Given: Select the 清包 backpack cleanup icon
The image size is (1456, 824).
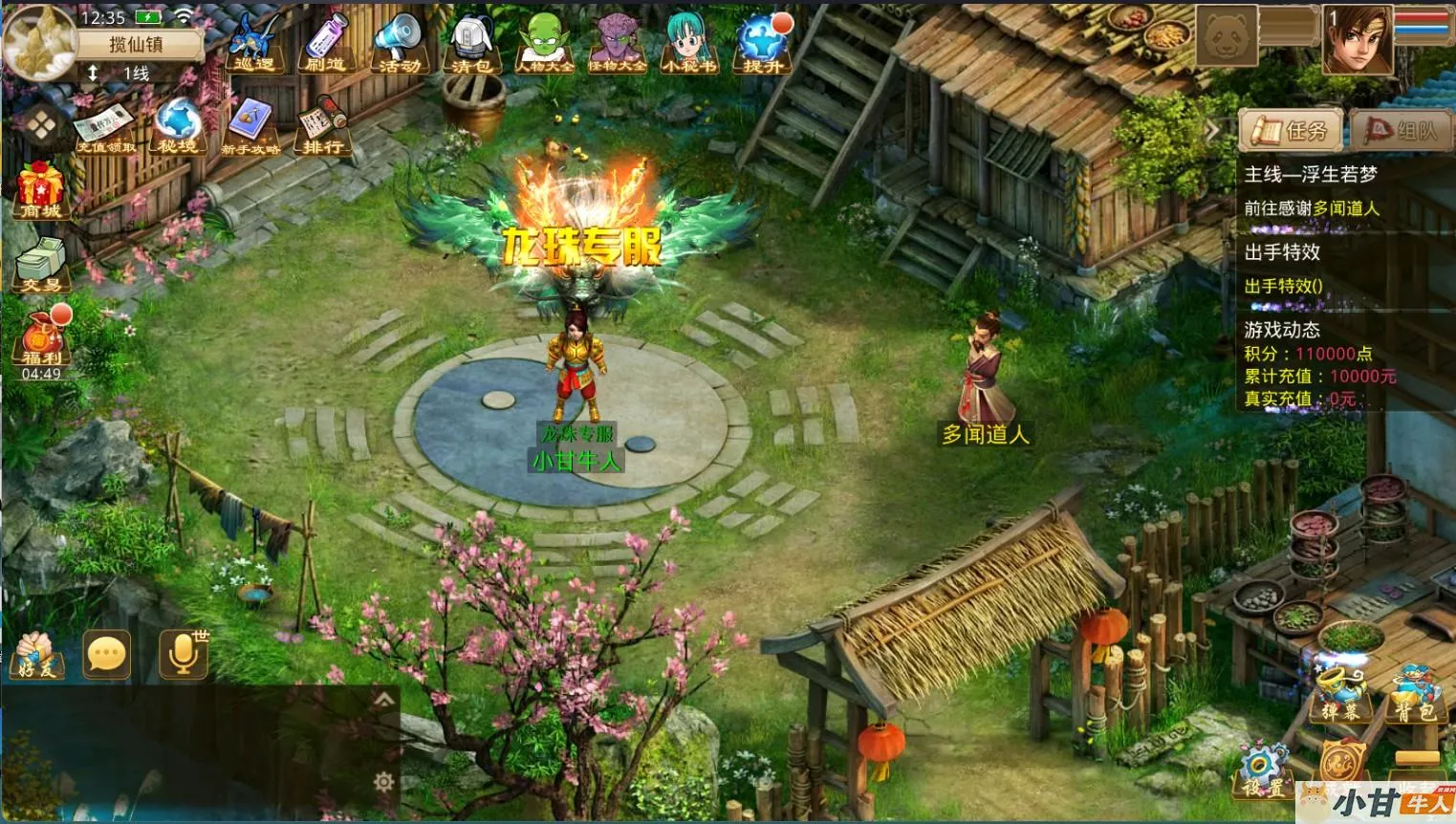Looking at the screenshot, I should pyautogui.click(x=471, y=44).
